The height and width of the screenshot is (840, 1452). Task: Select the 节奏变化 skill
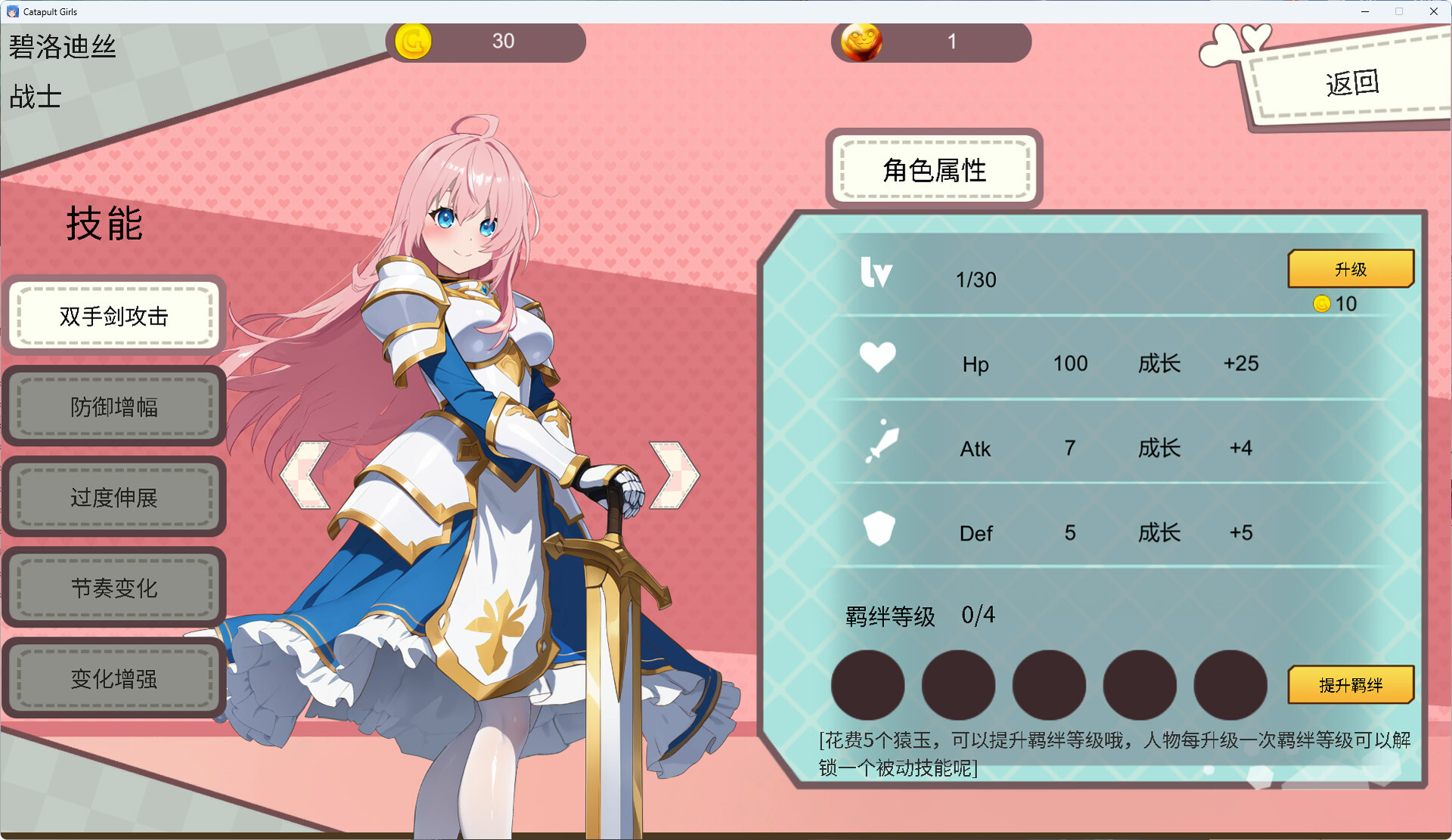(x=114, y=588)
